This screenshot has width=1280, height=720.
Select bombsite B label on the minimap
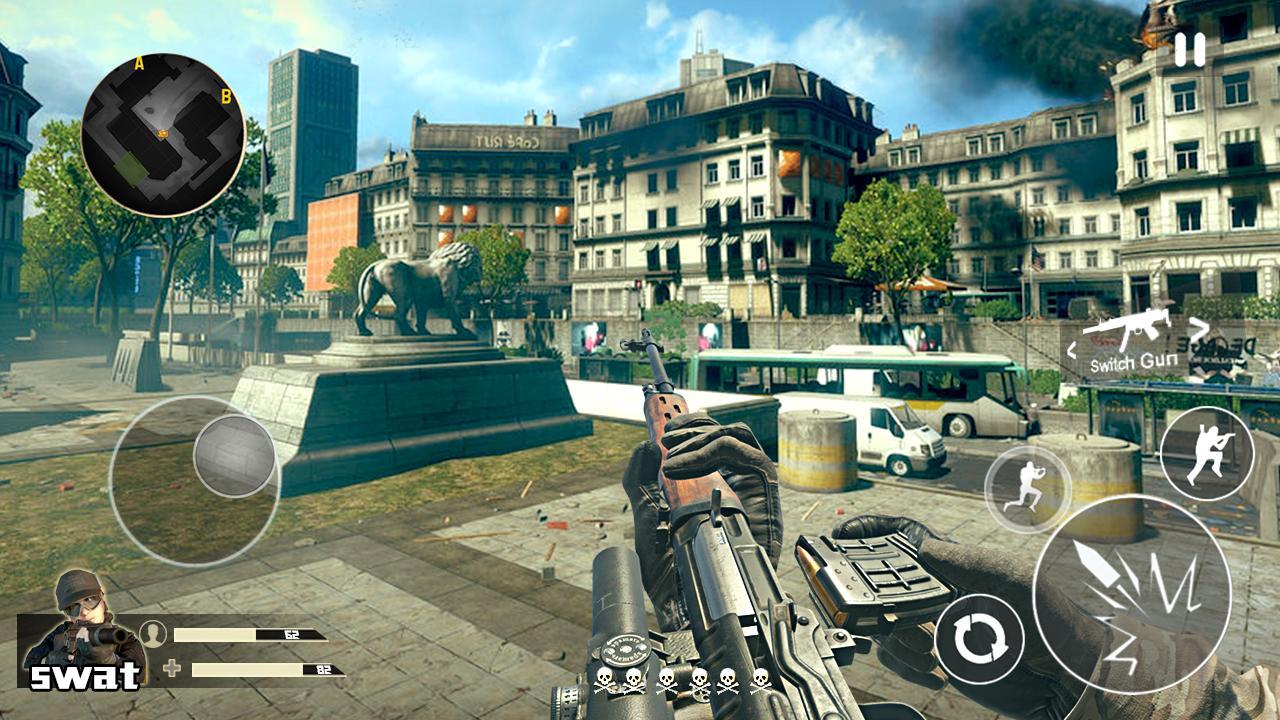click(x=227, y=97)
